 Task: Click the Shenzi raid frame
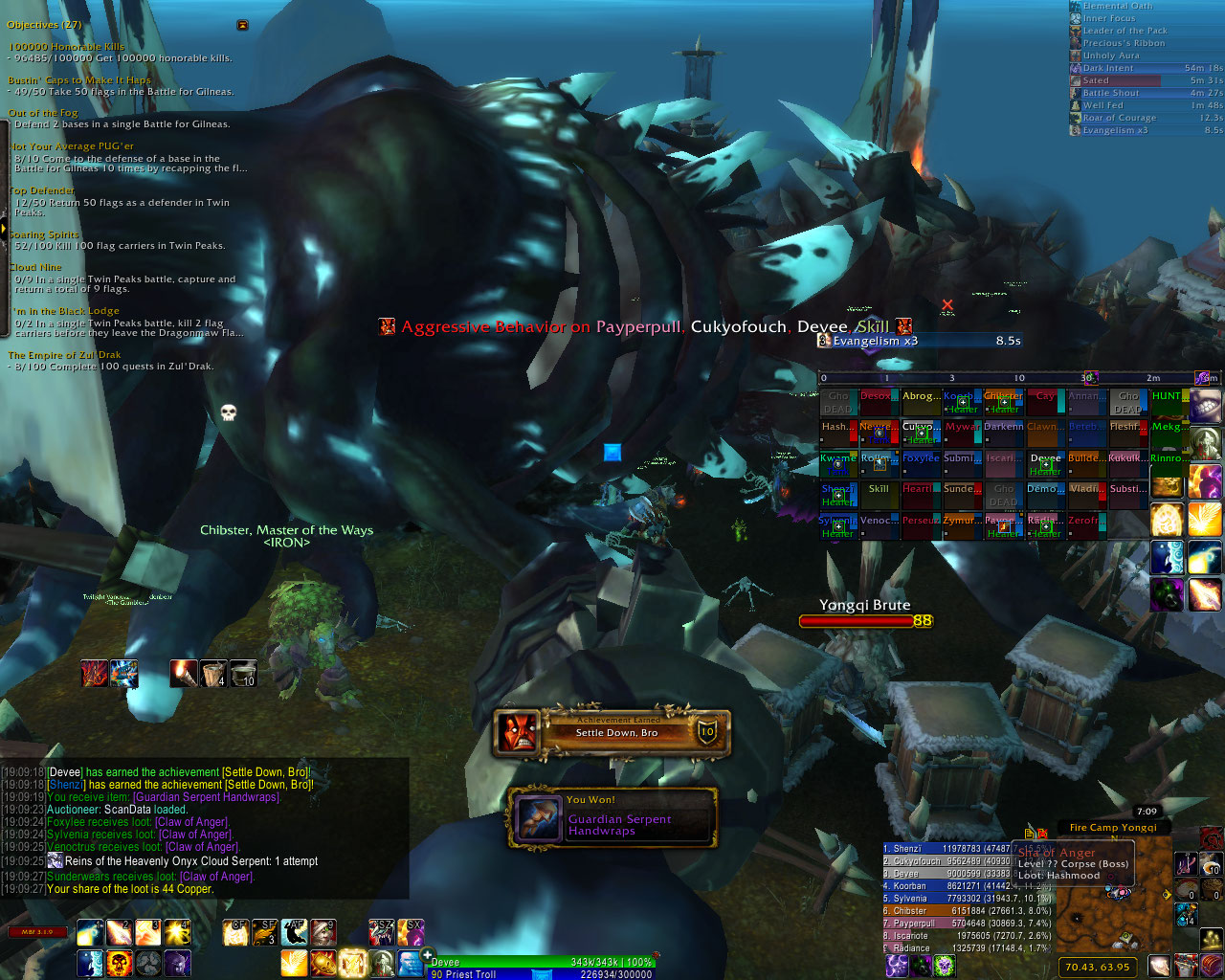[x=837, y=494]
